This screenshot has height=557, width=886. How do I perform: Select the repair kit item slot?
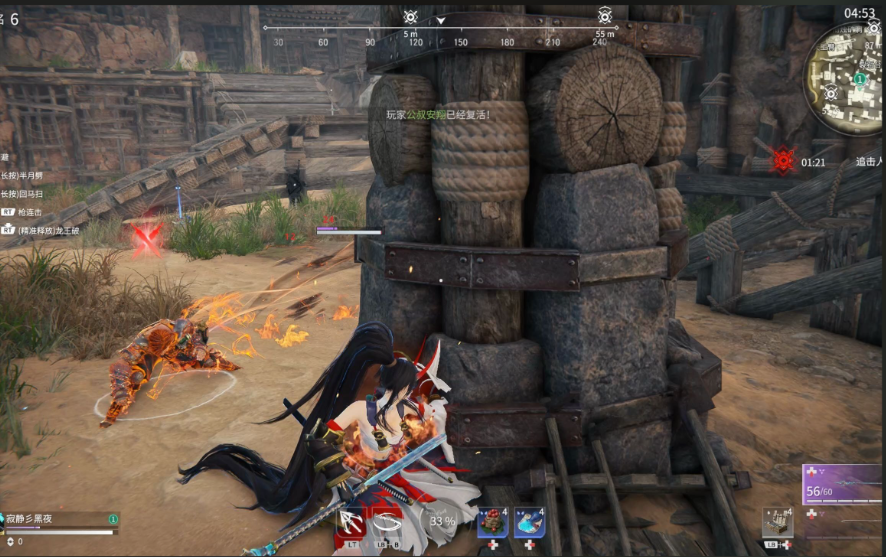777,523
